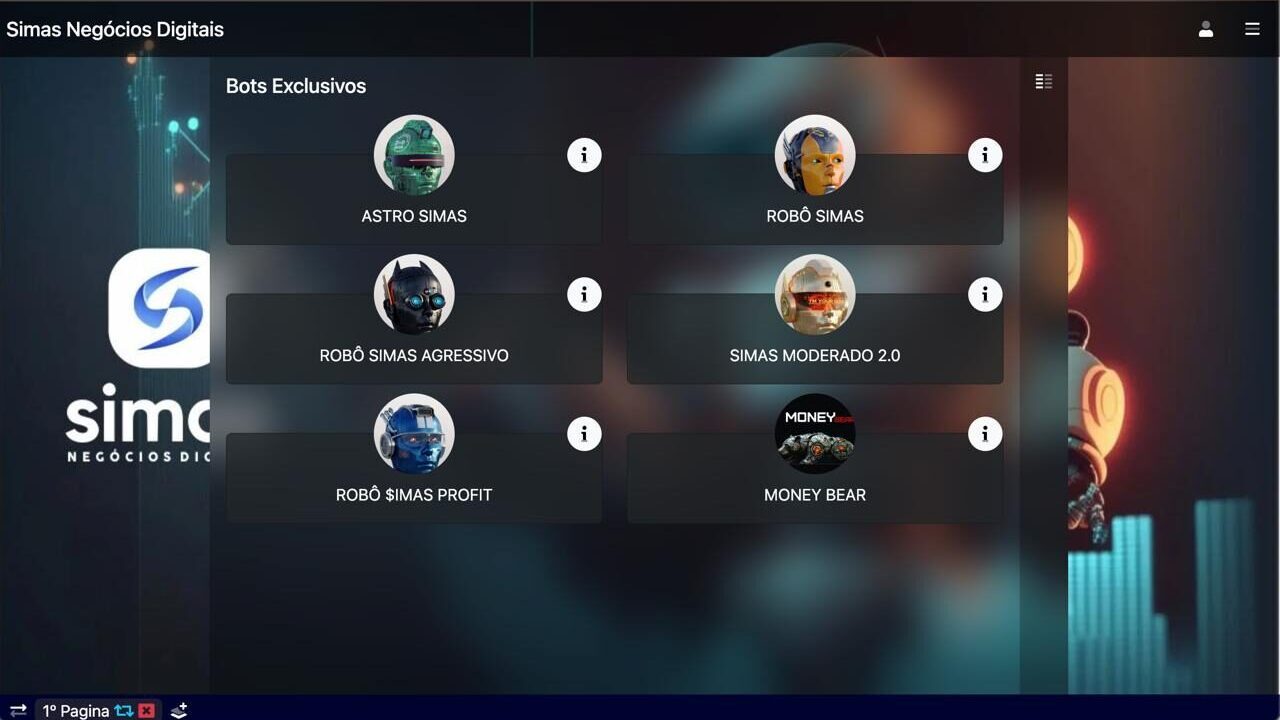Close the 1º Pagina tab
Image resolution: width=1280 pixels, height=720 pixels.
(147, 711)
